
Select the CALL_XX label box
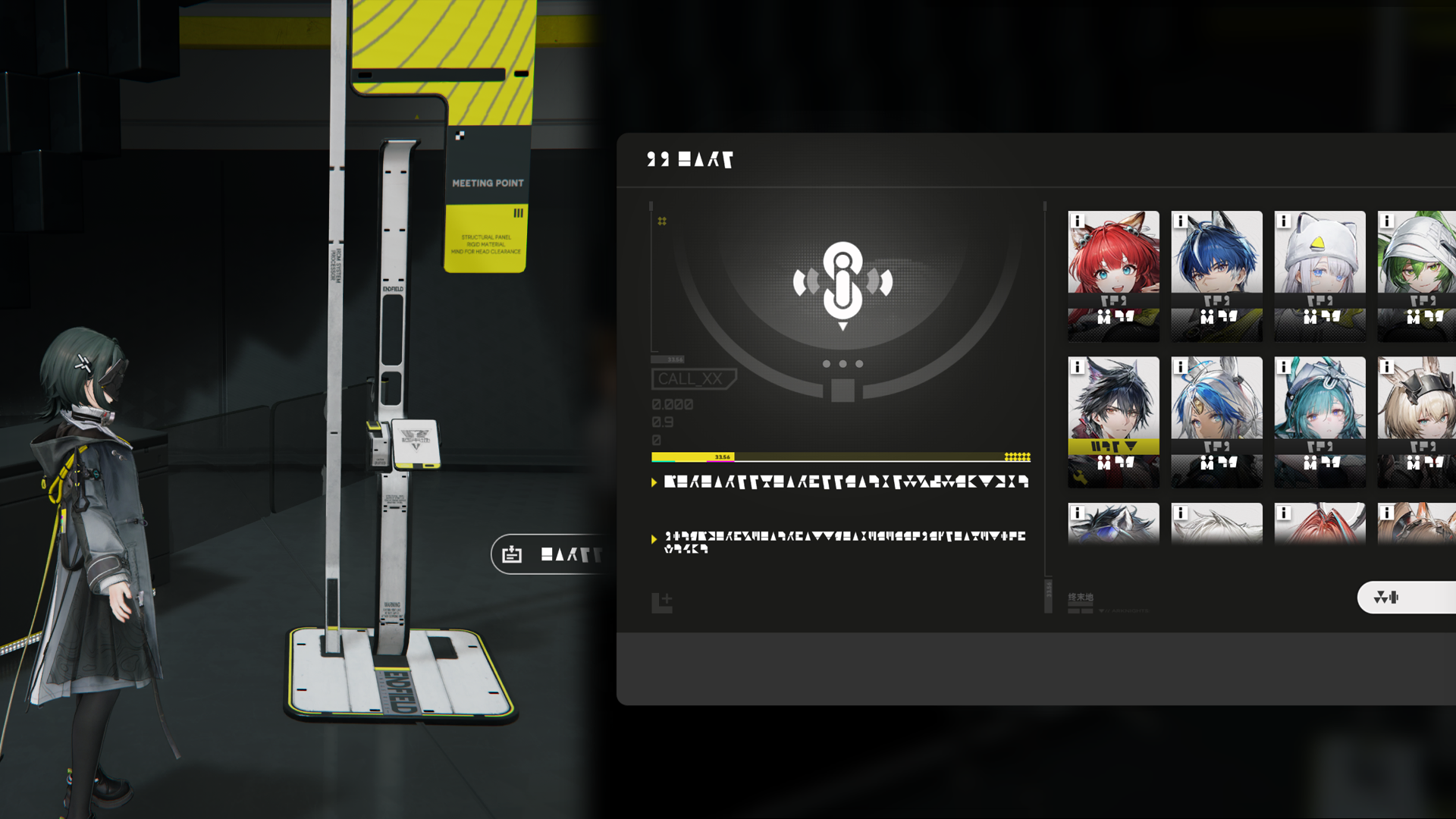[x=692, y=378]
